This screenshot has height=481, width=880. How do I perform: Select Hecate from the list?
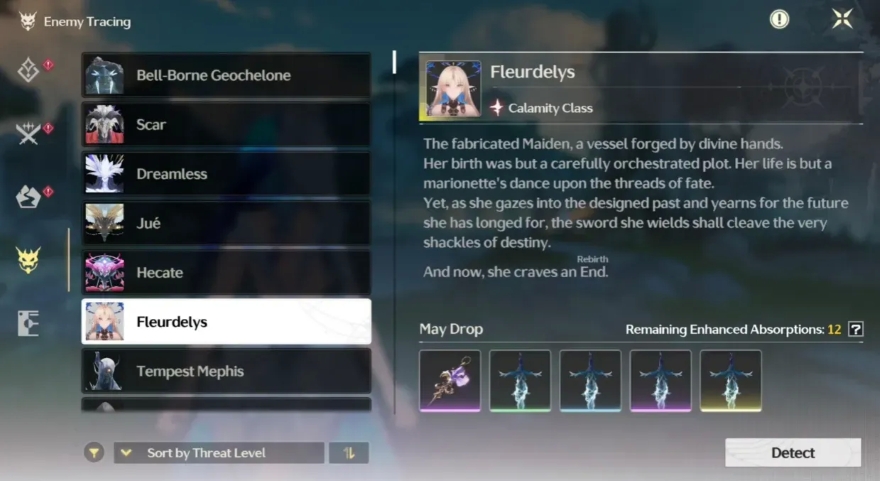226,272
